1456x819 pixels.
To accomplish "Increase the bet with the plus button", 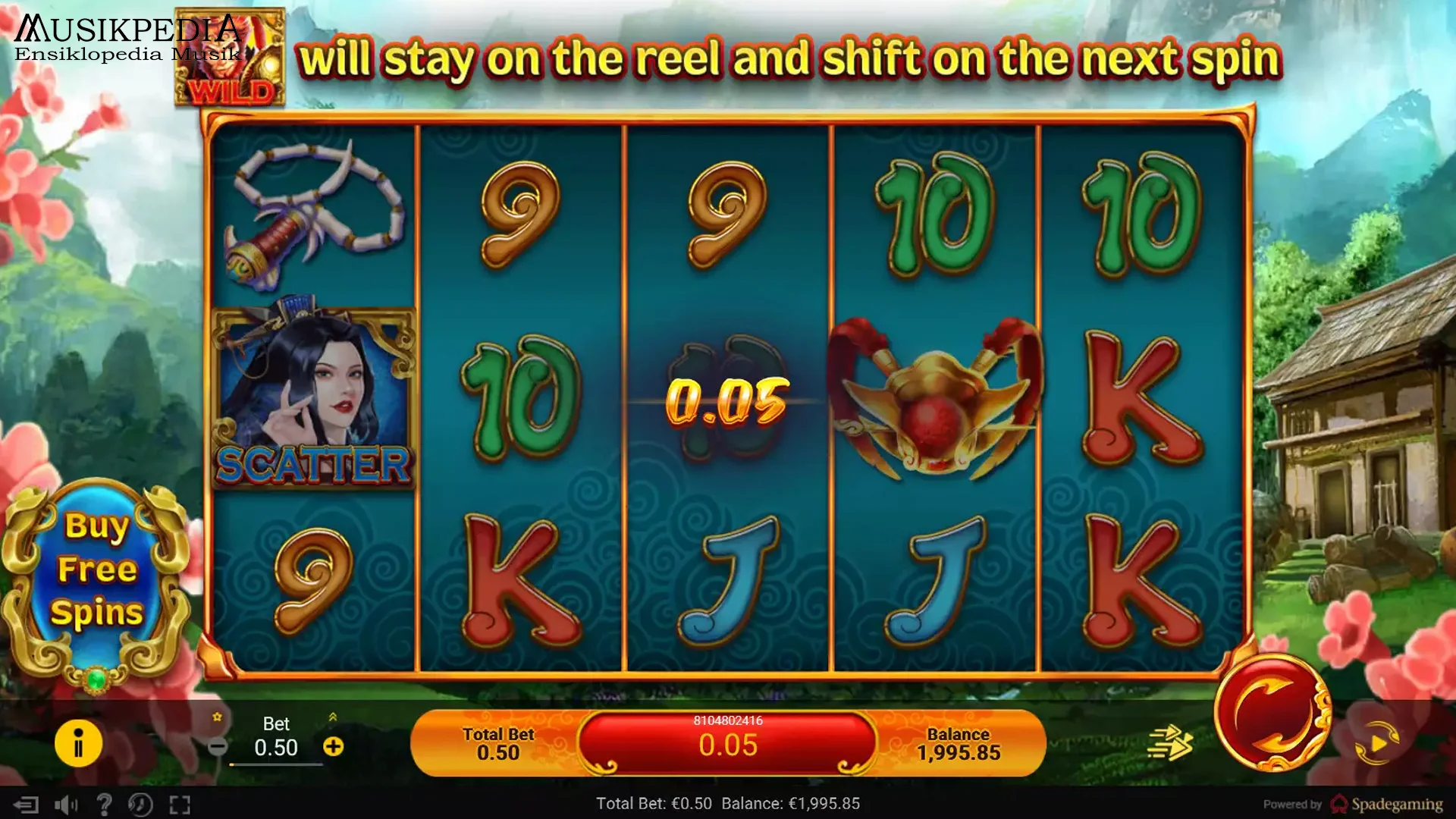I will 334,747.
